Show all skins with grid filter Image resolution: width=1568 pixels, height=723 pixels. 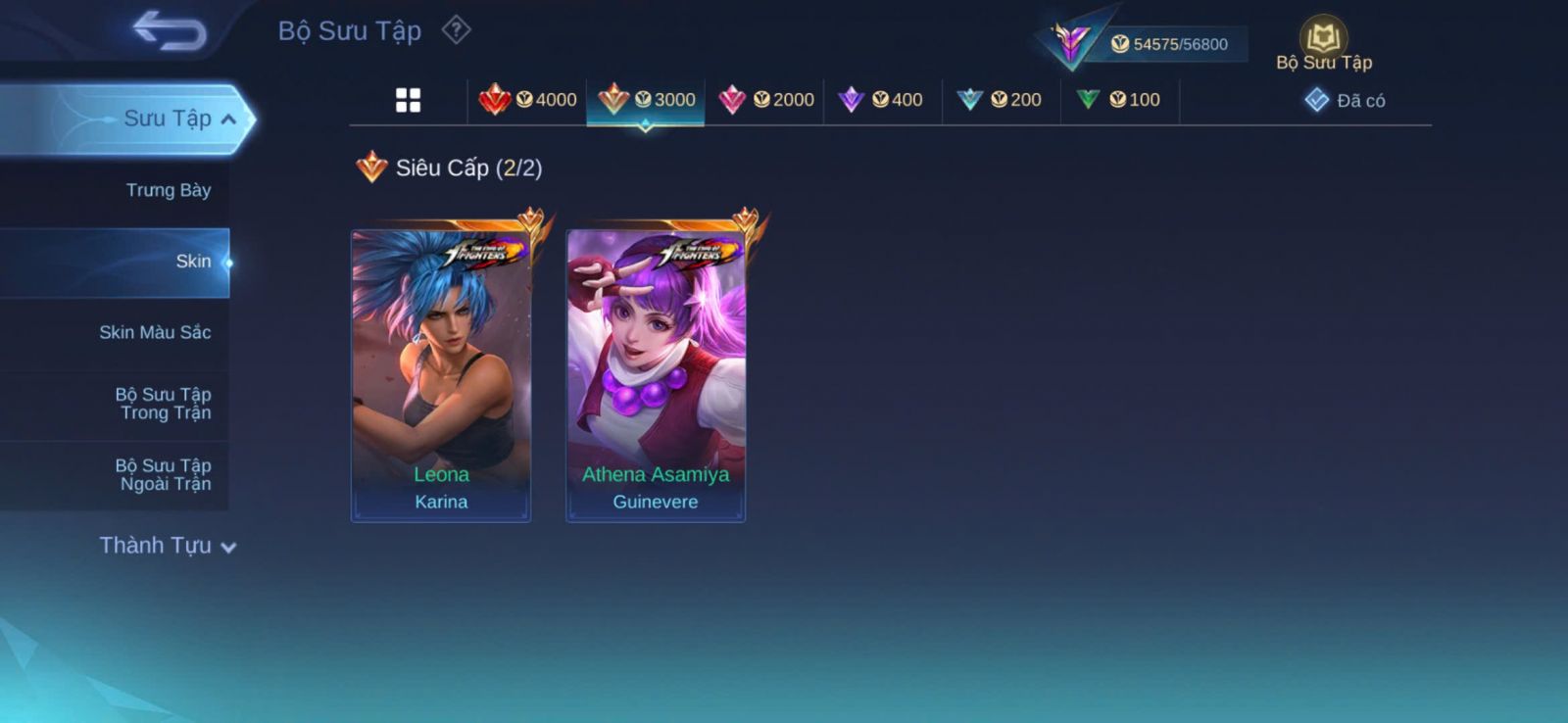408,100
